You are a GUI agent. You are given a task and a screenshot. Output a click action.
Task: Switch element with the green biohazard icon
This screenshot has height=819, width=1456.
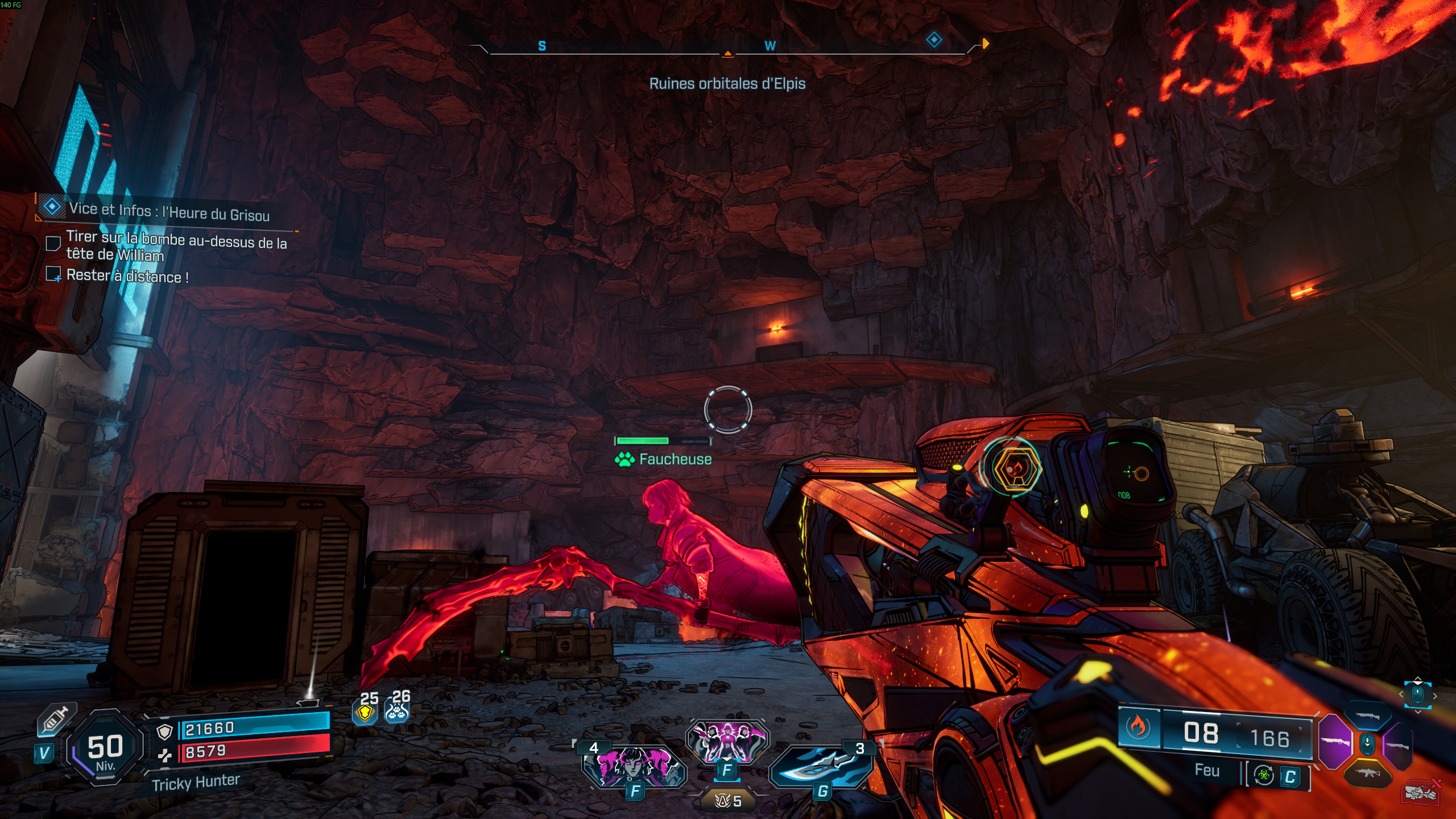1264,775
